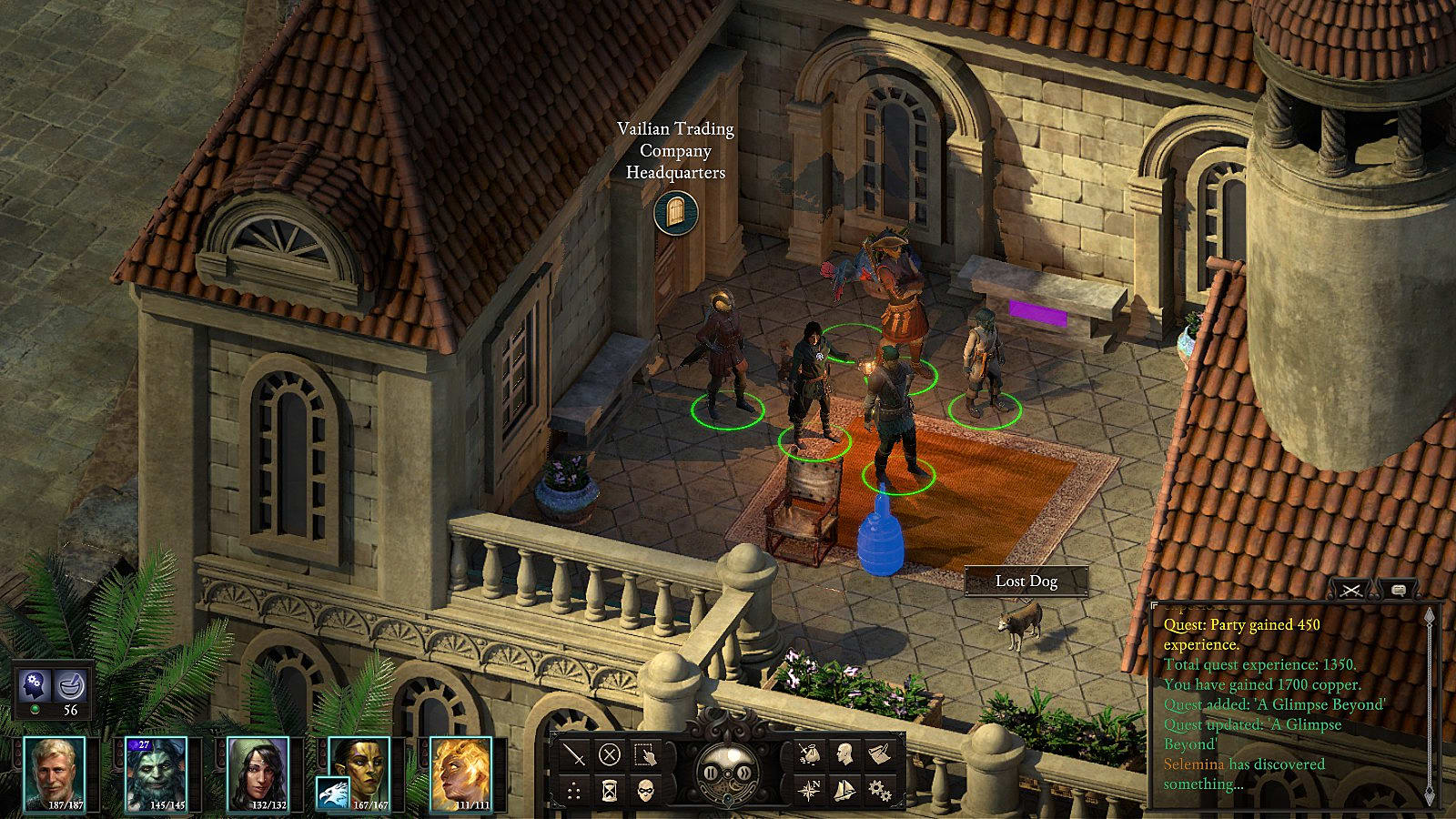
Task: Open the journal scroll and quill
Action: tap(879, 754)
